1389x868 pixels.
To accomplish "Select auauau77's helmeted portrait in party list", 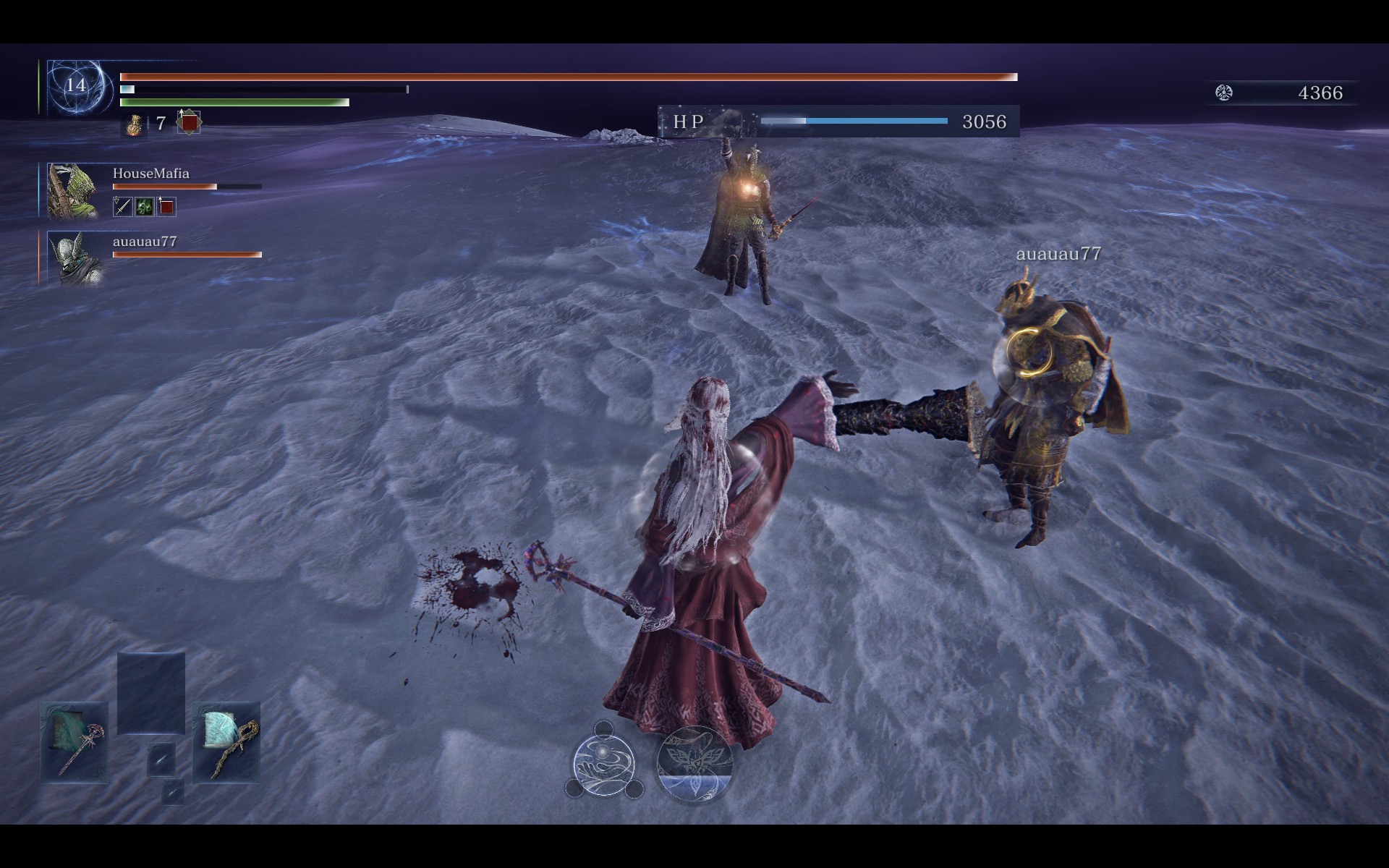I will click(x=73, y=258).
